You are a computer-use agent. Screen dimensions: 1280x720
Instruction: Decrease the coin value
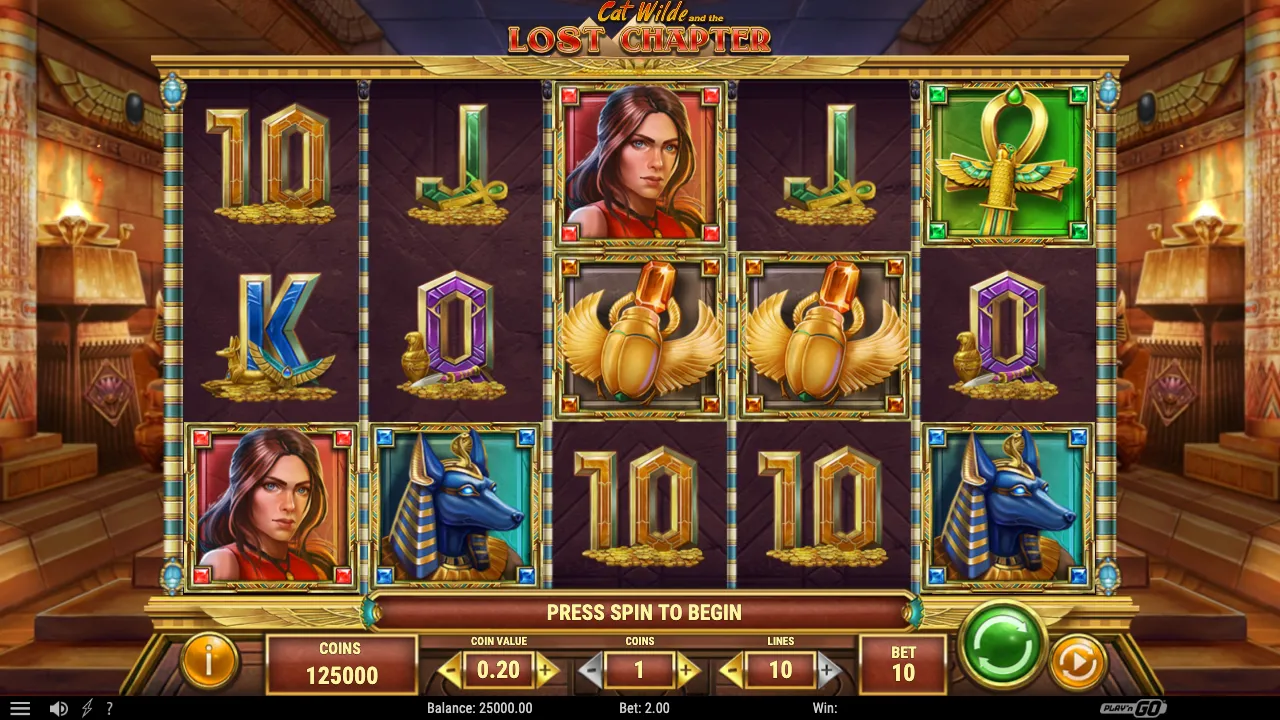coord(451,670)
